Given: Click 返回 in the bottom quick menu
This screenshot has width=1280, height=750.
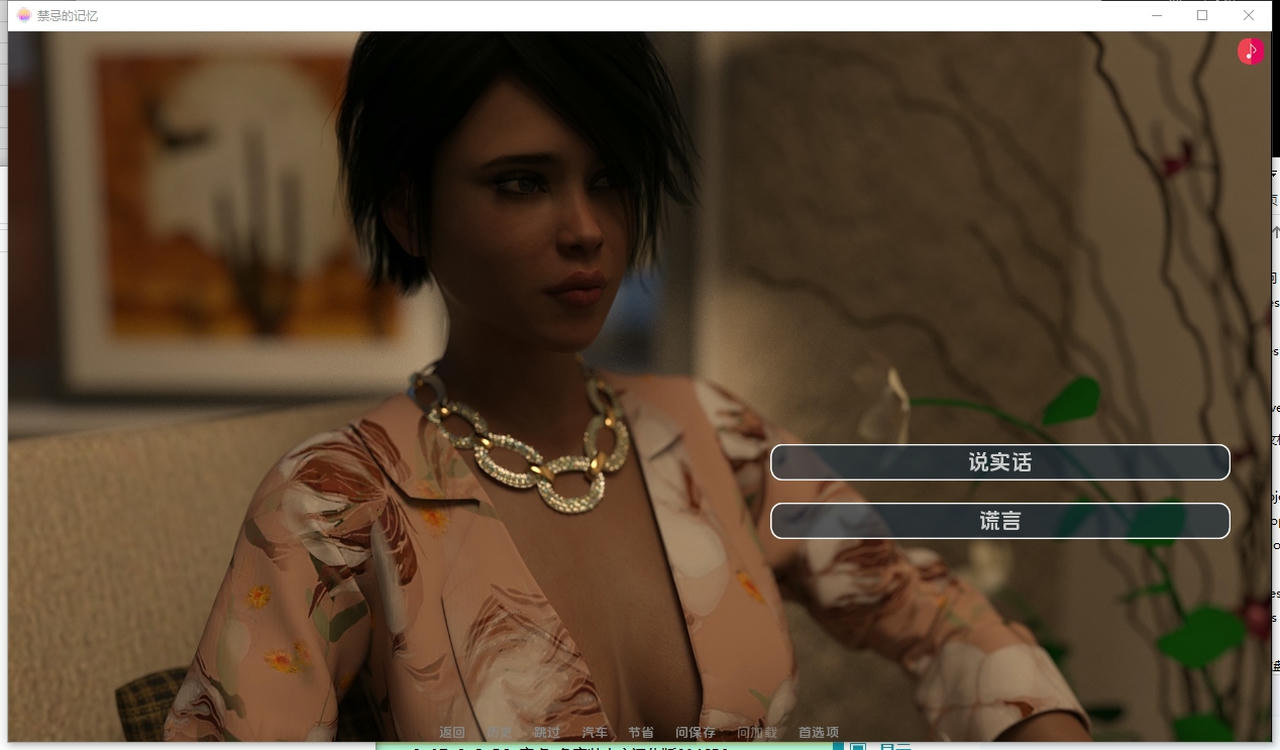Looking at the screenshot, I should (x=452, y=732).
